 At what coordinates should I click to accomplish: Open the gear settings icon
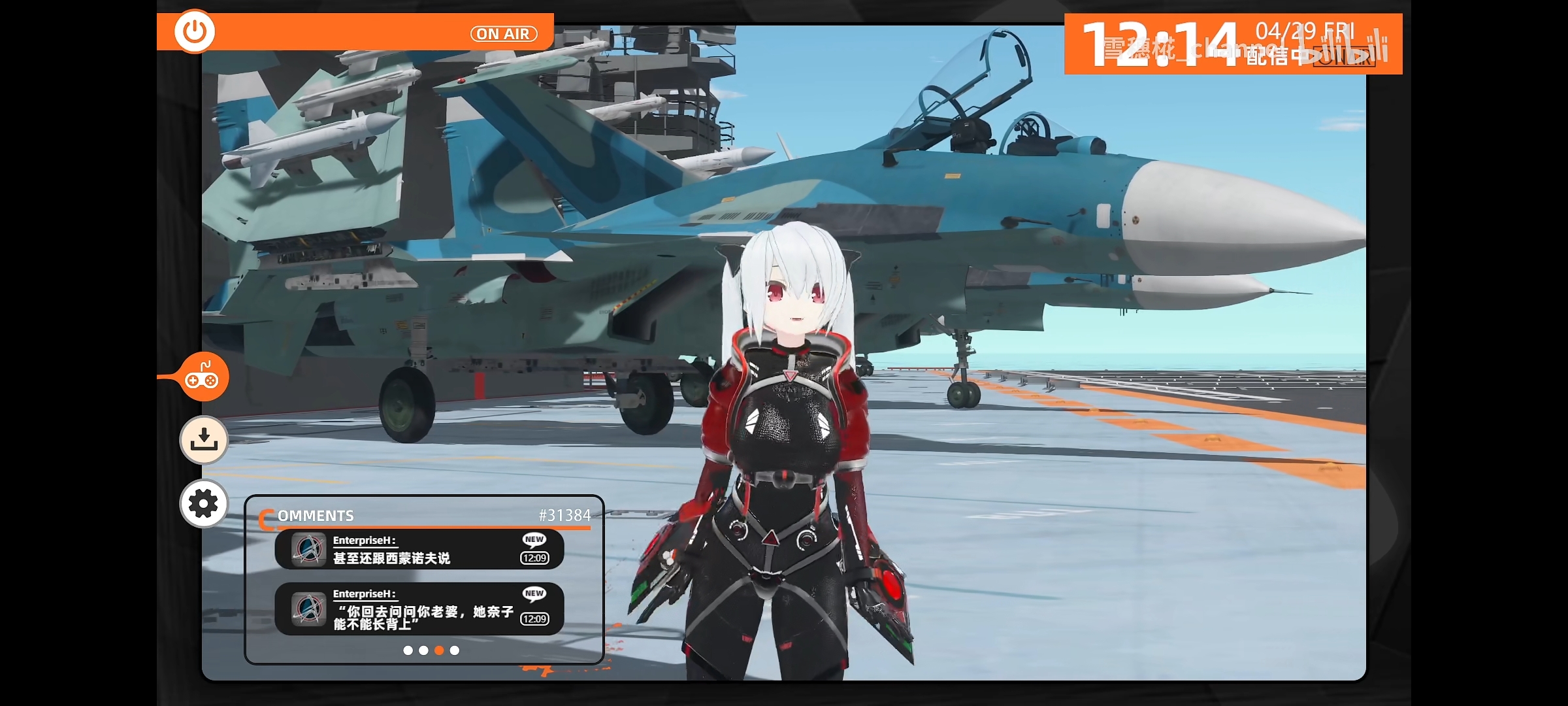point(204,503)
